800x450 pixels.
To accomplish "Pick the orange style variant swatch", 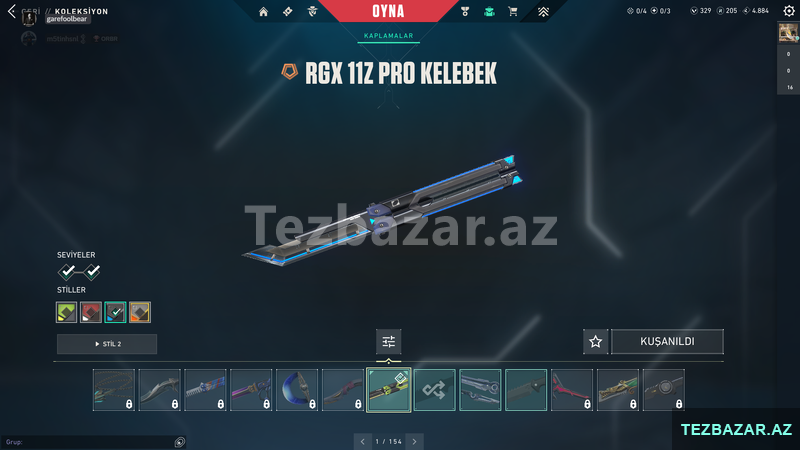I will pos(140,312).
